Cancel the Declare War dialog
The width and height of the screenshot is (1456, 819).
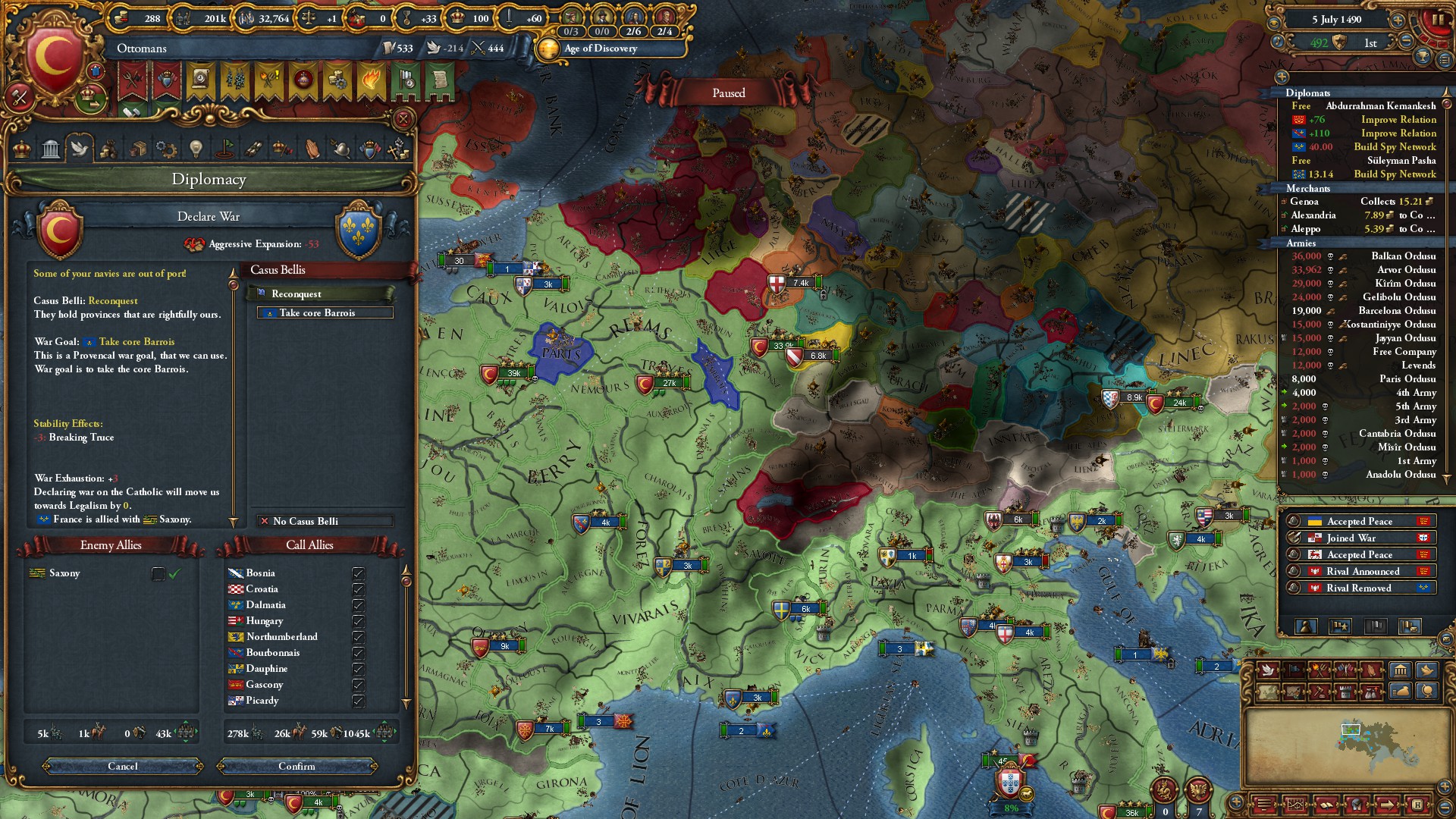pyautogui.click(x=123, y=766)
